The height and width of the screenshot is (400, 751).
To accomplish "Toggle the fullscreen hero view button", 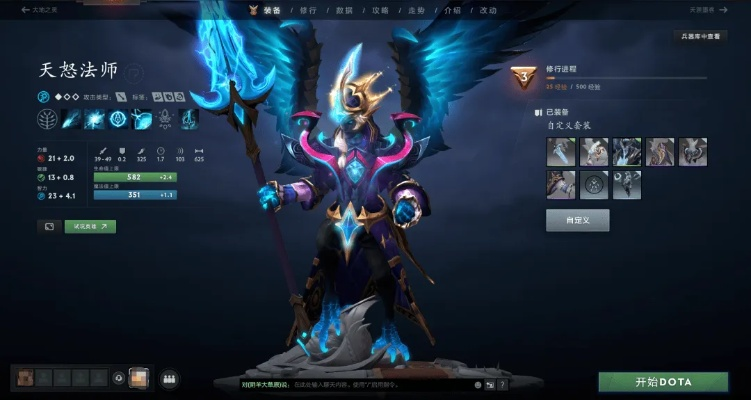I will coord(48,227).
